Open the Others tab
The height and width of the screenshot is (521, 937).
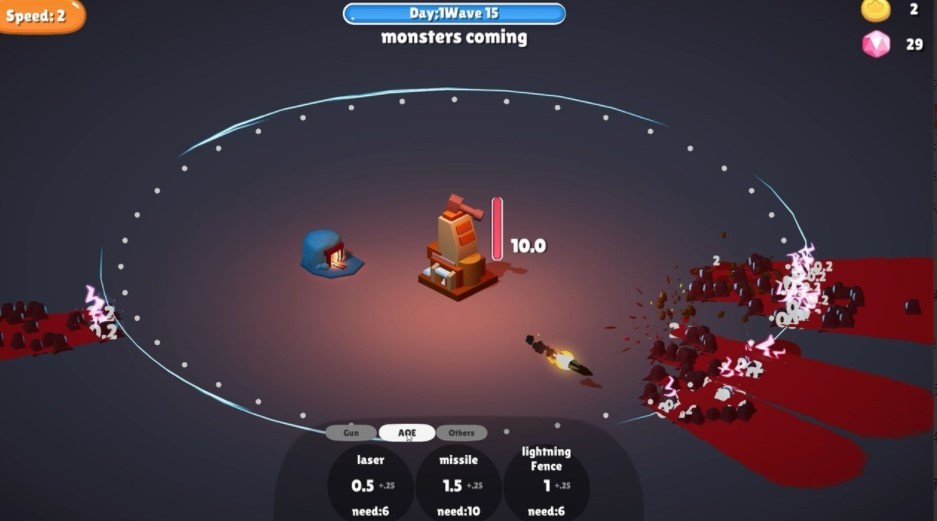(x=461, y=433)
